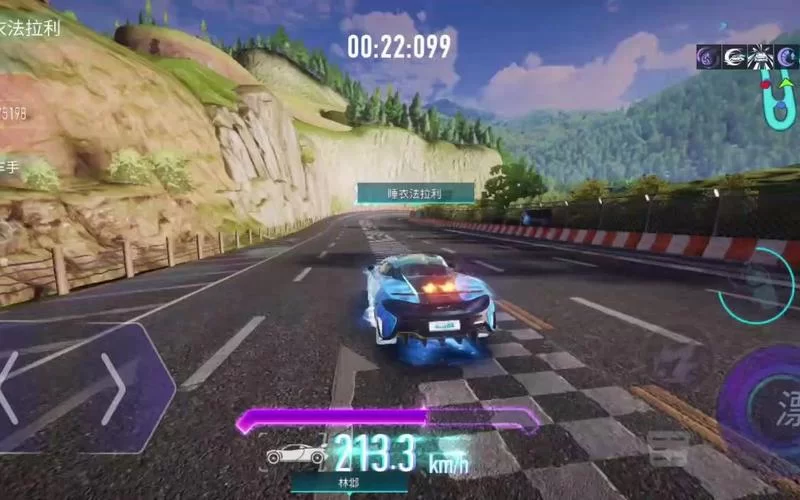Select the white starburst icon
800x500 pixels.
758,58
